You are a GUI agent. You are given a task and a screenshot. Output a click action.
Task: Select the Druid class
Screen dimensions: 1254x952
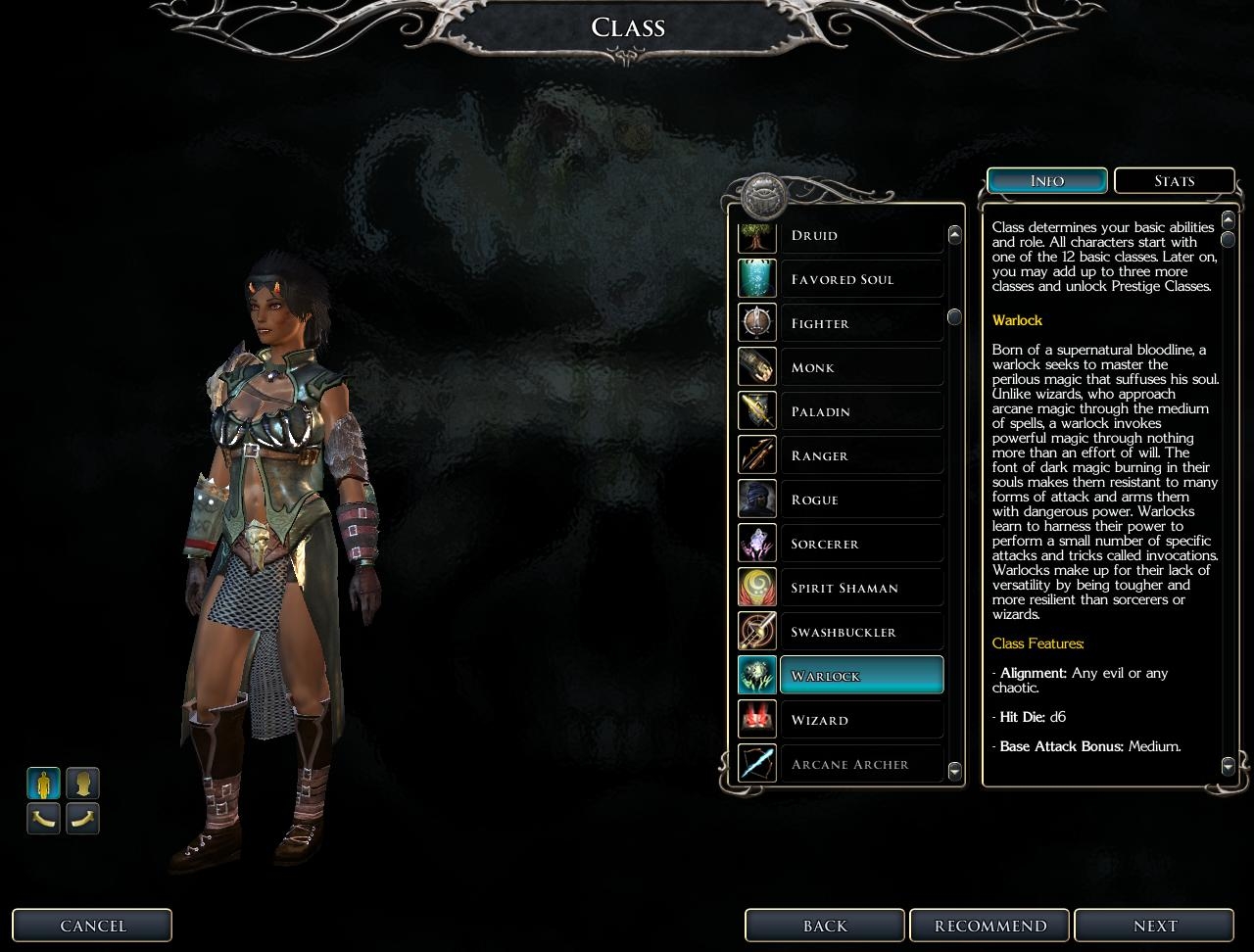(860, 236)
